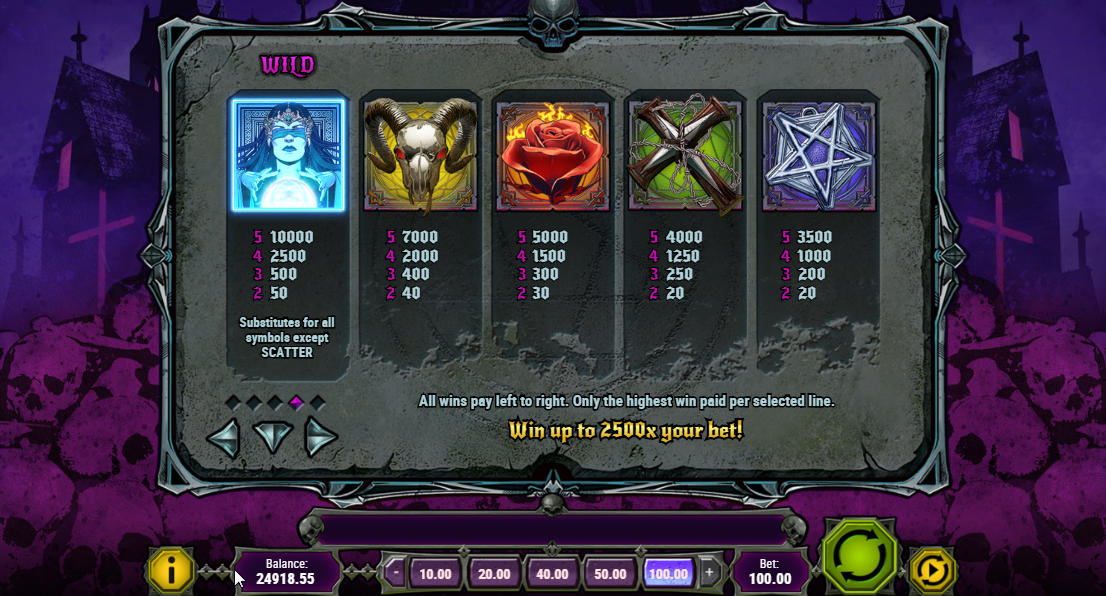This screenshot has height=596, width=1106.
Task: Select the 100.00 bet amount
Action: [668, 574]
